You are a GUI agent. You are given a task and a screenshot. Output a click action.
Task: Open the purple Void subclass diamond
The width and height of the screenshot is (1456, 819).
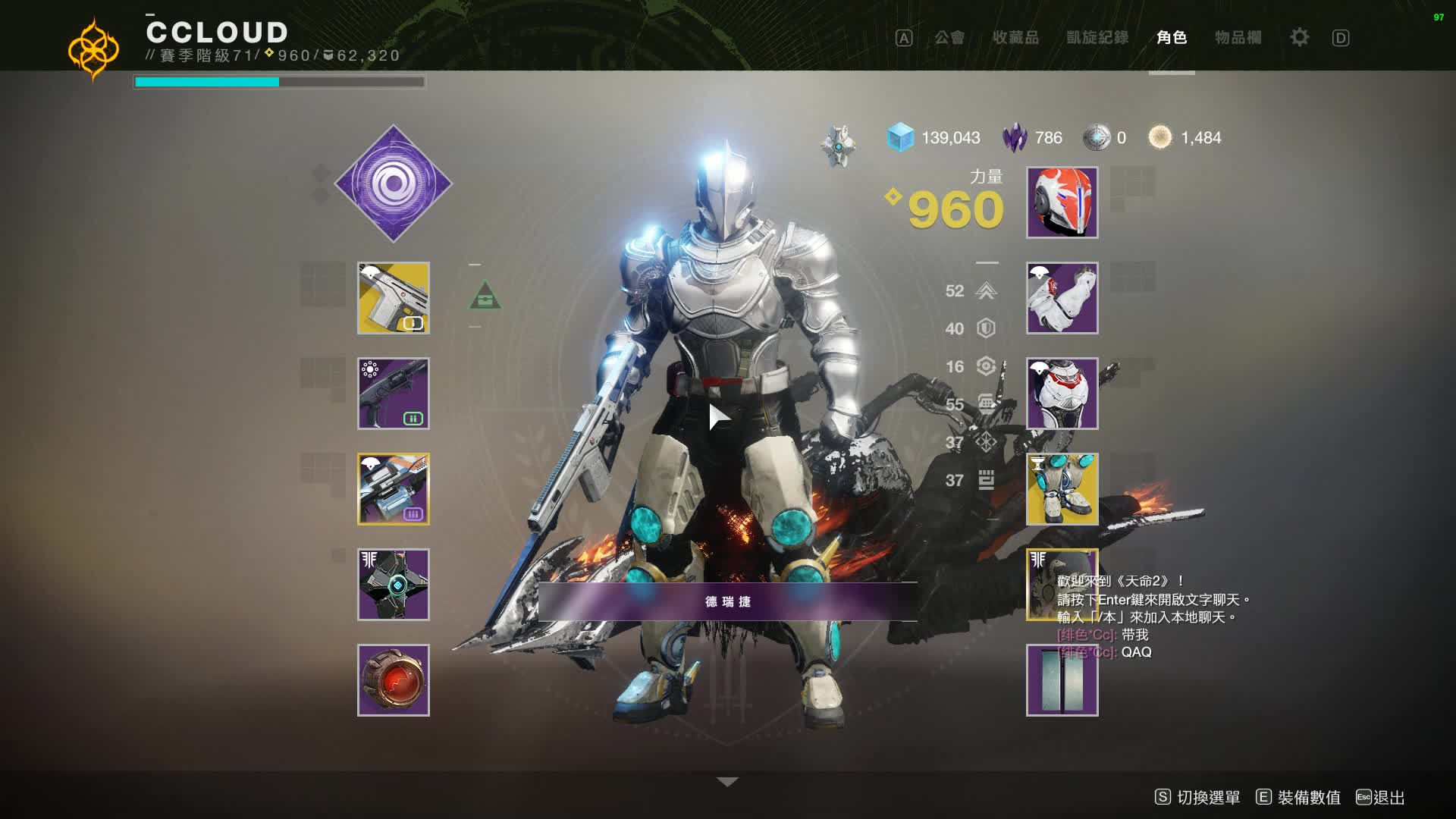[x=394, y=184]
